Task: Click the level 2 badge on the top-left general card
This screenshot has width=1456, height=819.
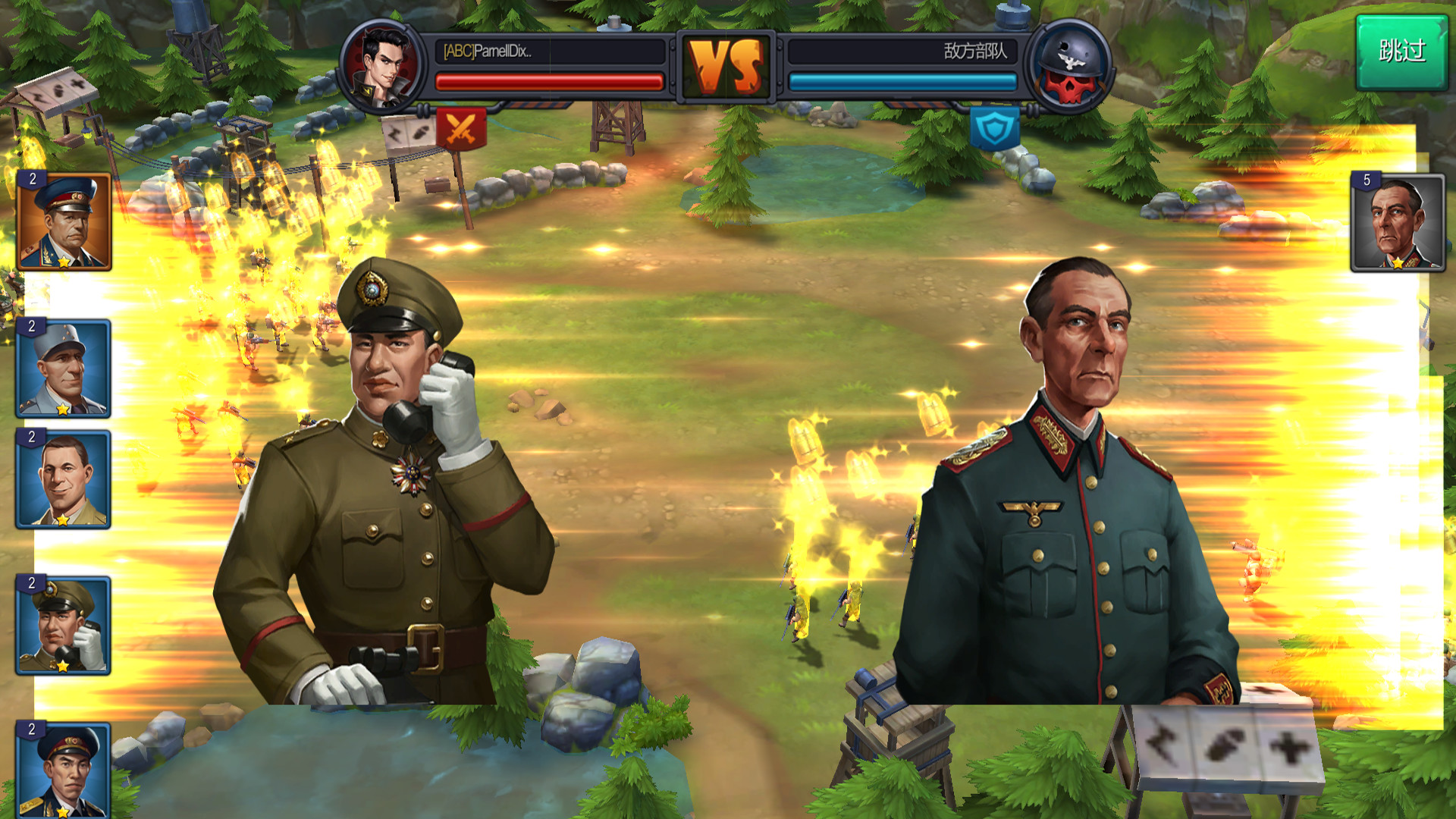Action: tap(31, 180)
